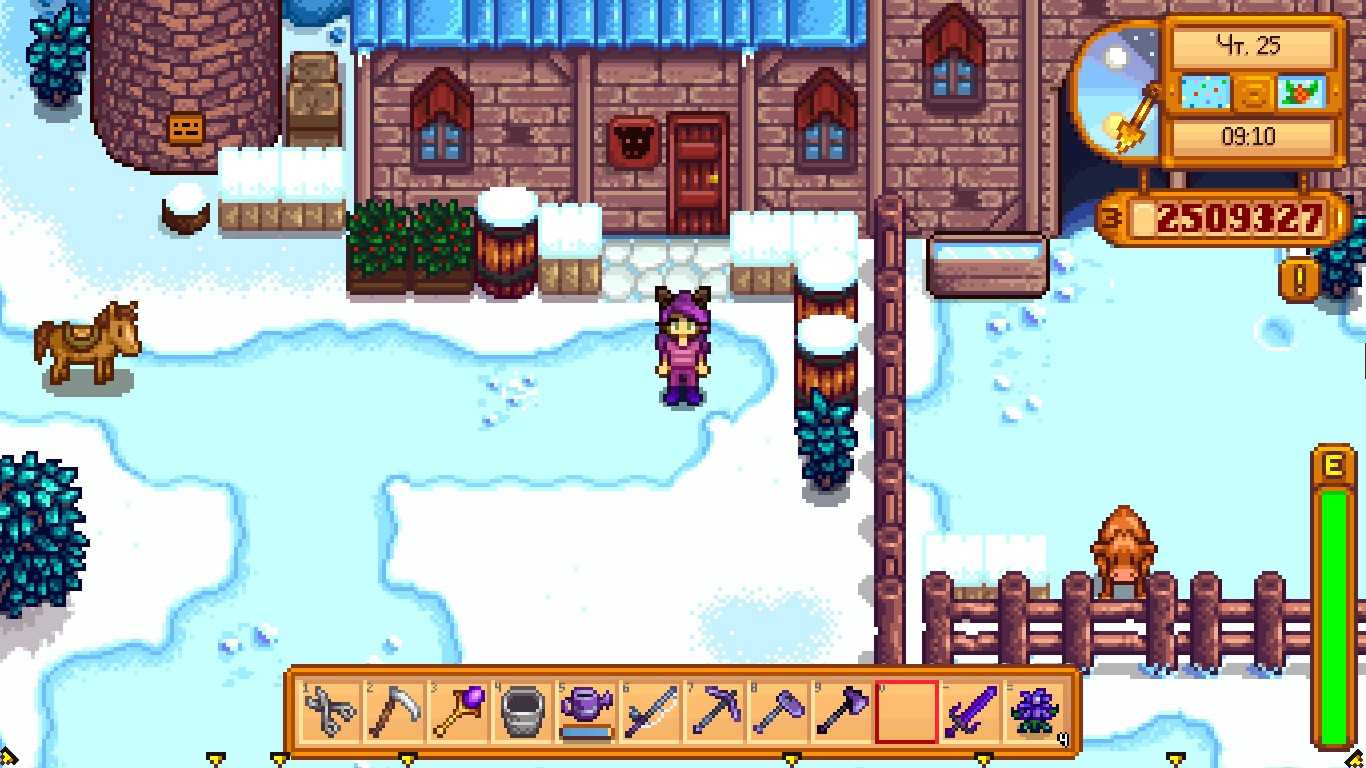Choose the purple-gem scepter slot
This screenshot has height=768, width=1366.
pos(459,712)
